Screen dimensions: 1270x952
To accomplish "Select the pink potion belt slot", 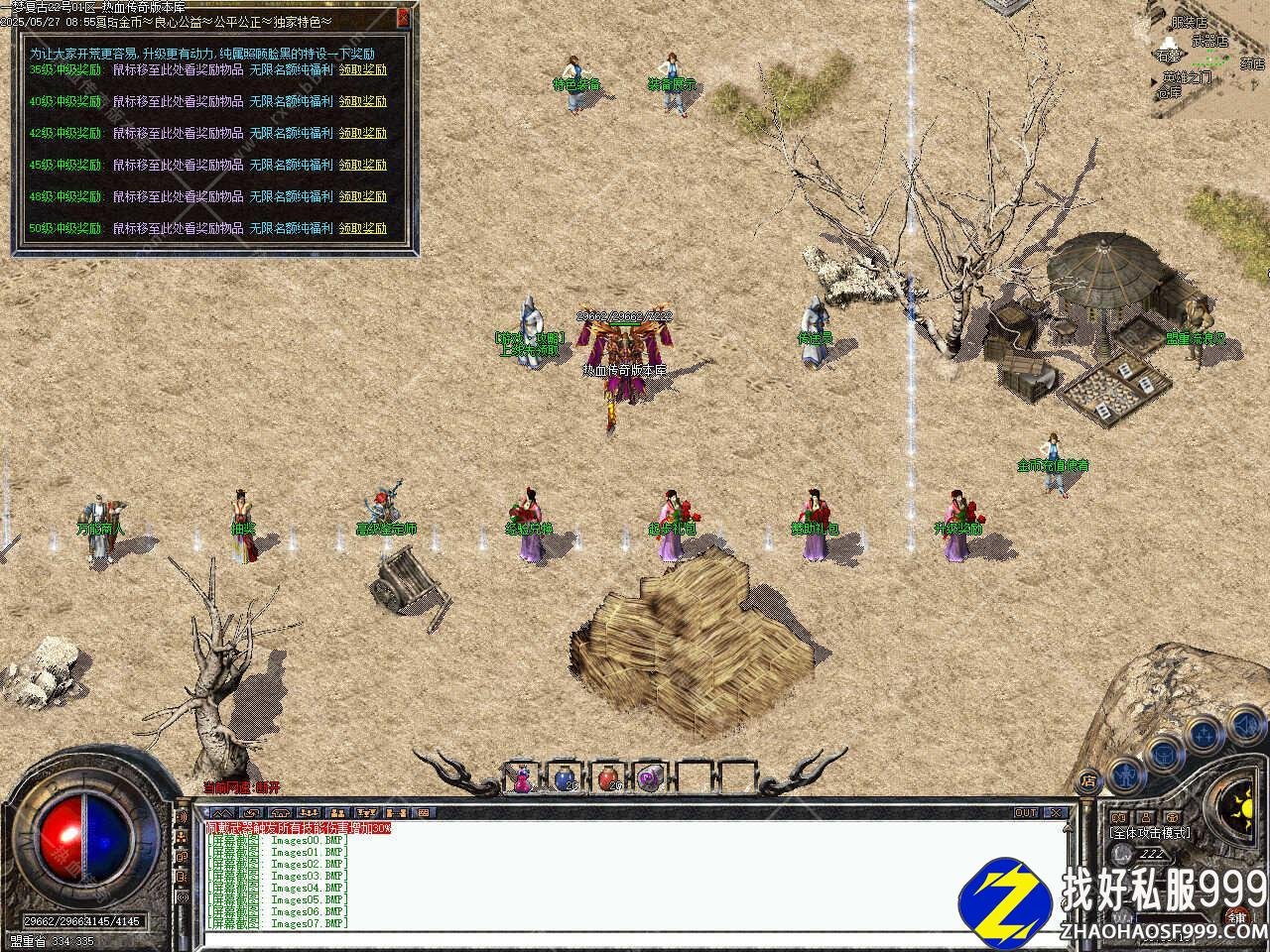I will pos(522,778).
